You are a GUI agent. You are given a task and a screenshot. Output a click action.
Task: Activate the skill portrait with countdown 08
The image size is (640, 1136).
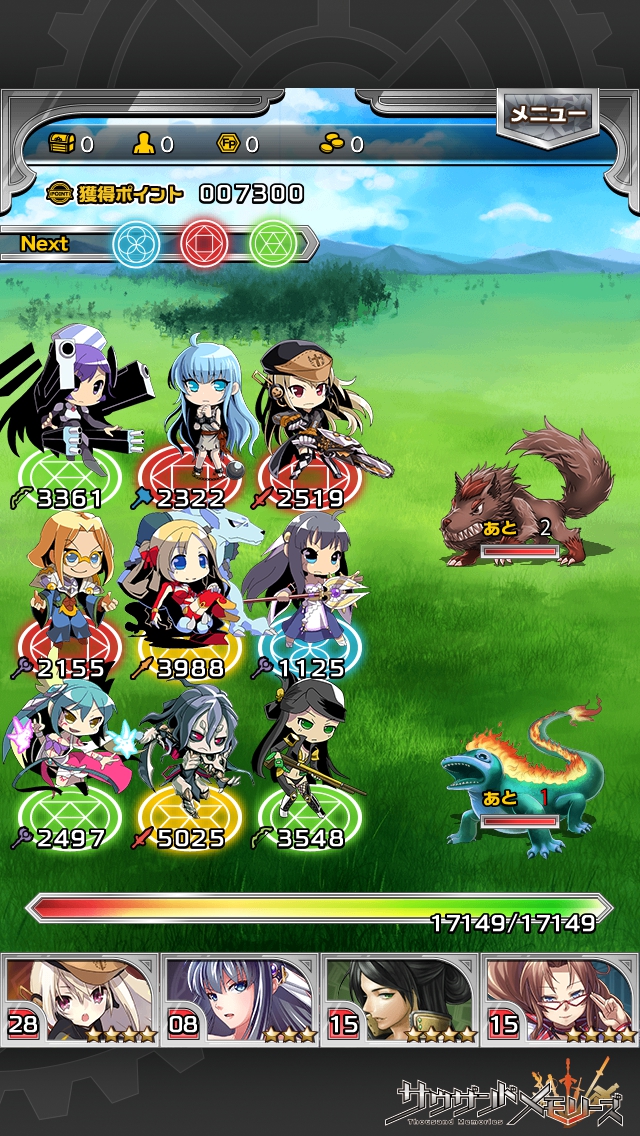pos(240,998)
